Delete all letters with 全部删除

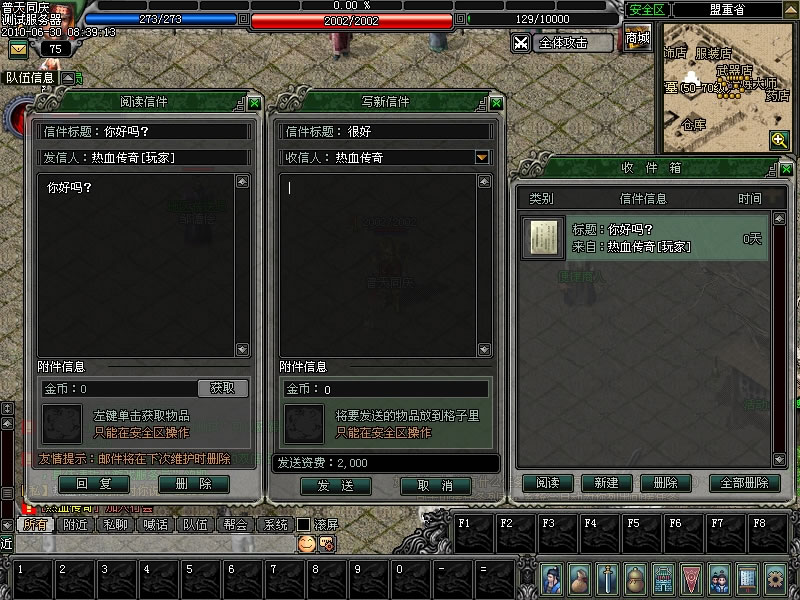pyautogui.click(x=744, y=482)
